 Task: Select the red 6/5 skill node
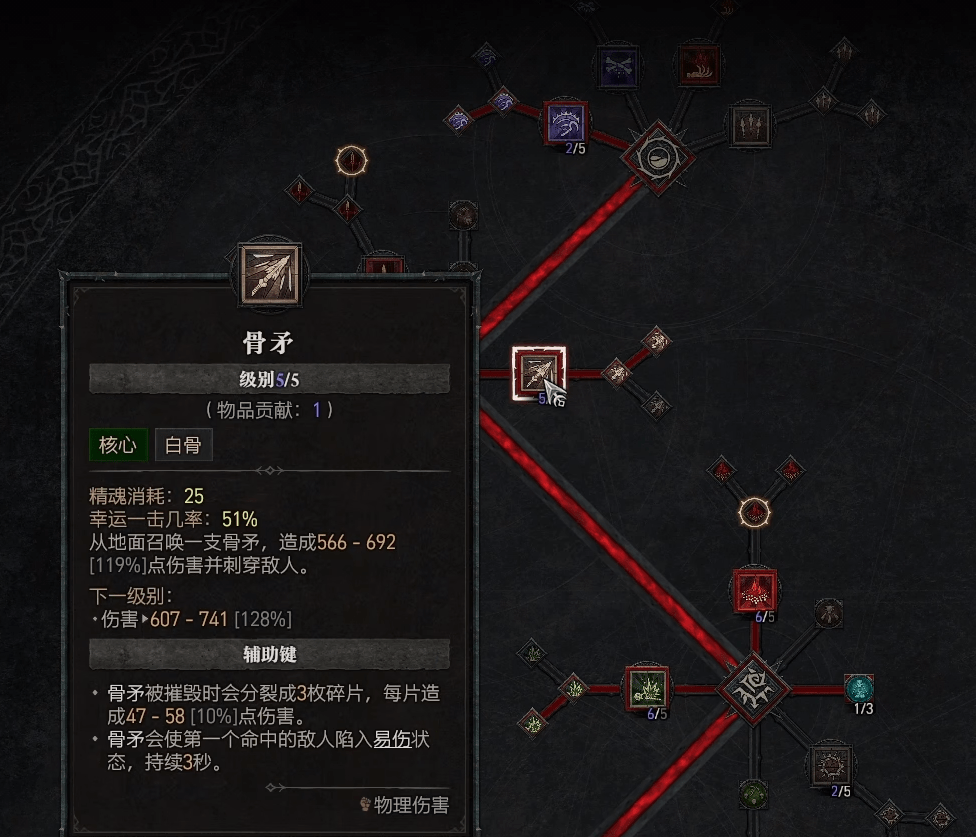tap(755, 590)
